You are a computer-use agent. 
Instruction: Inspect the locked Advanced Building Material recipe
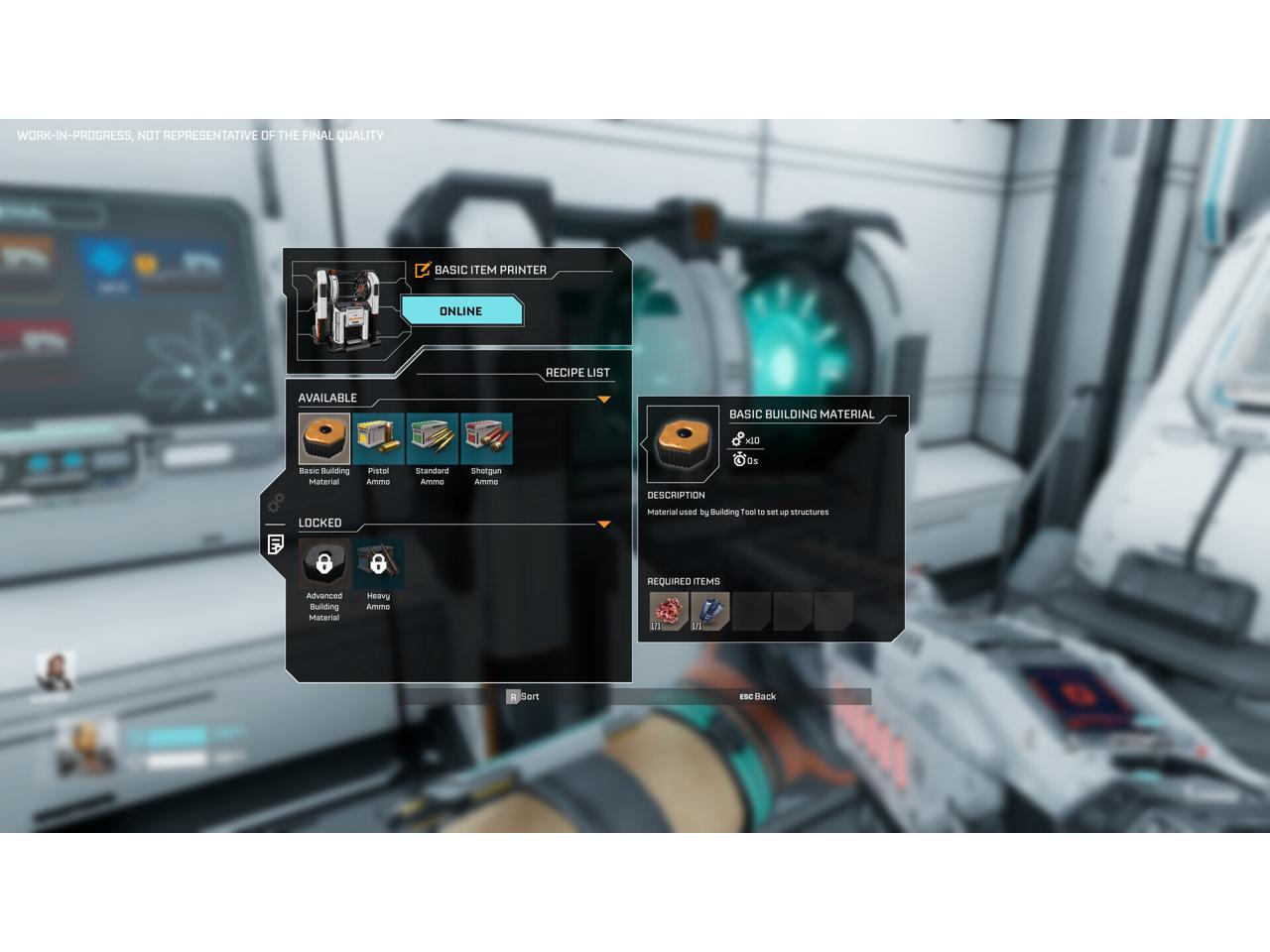[324, 564]
